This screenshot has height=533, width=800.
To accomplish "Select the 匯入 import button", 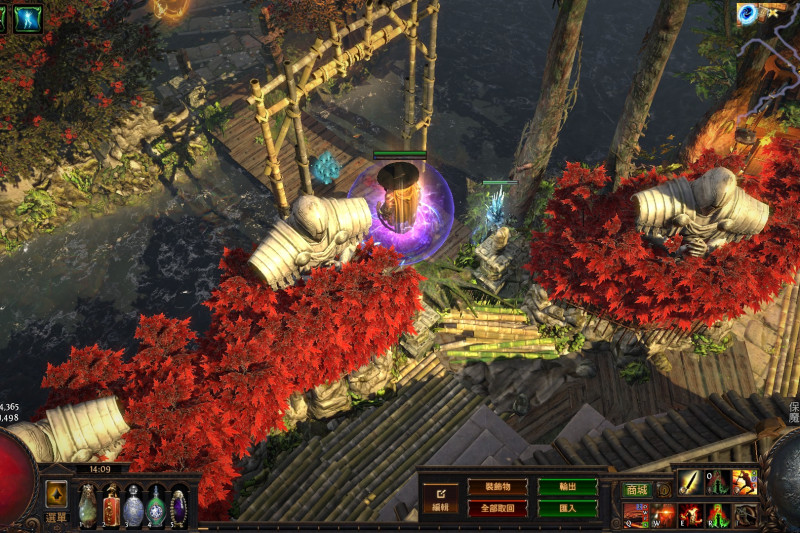I will tap(568, 507).
